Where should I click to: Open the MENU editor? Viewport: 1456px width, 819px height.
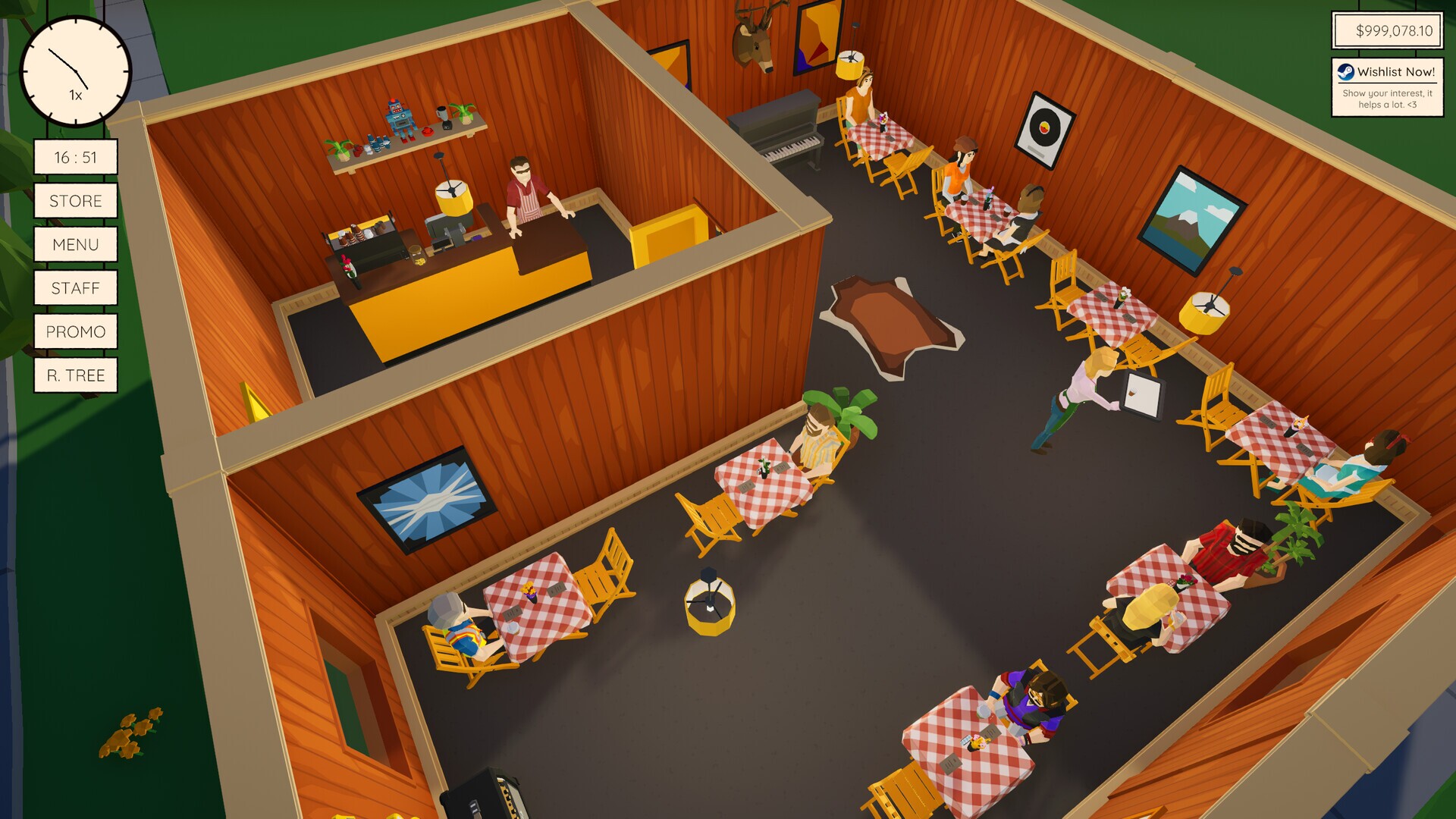click(x=75, y=244)
